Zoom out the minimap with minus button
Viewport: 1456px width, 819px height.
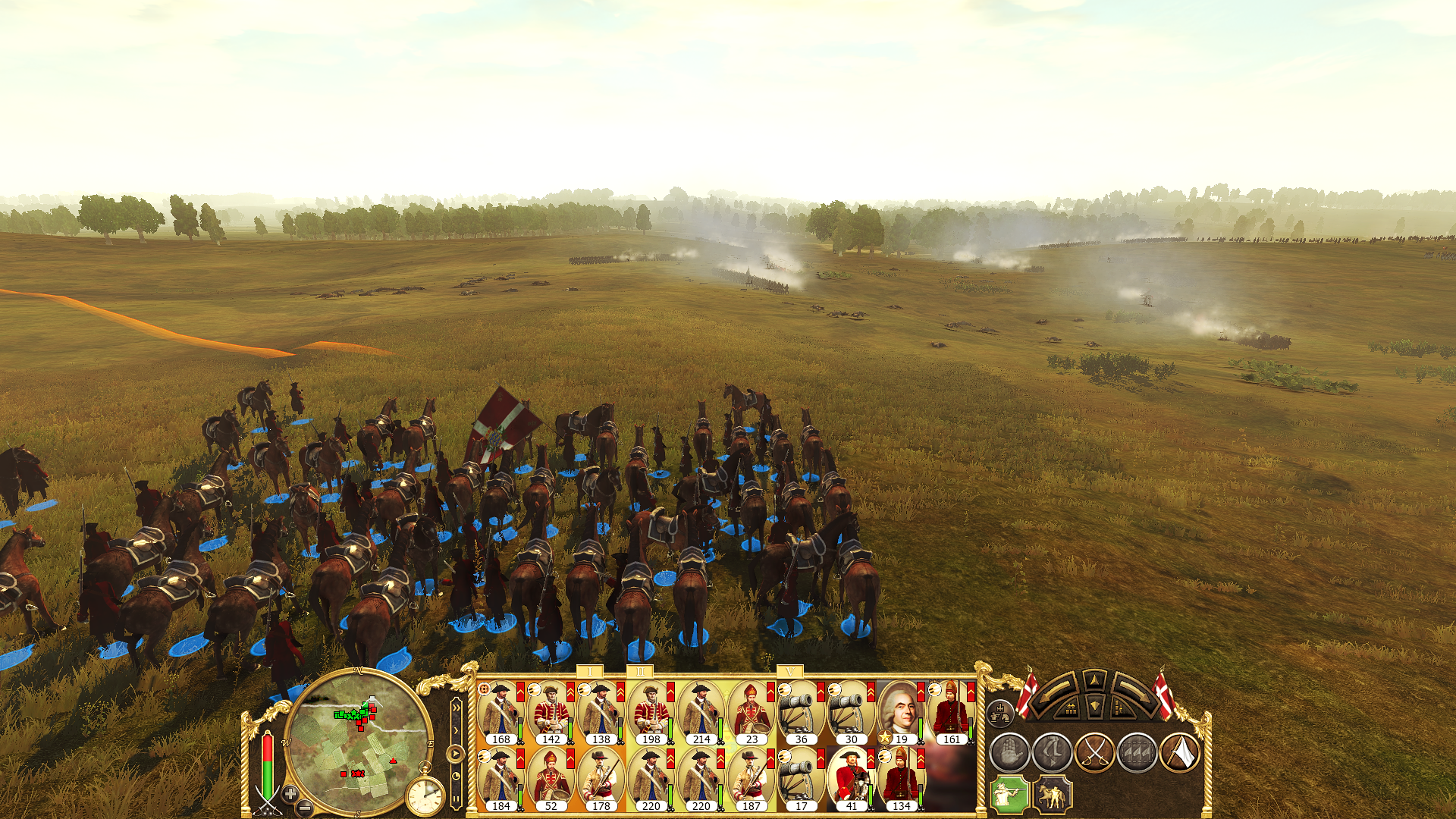point(305,807)
